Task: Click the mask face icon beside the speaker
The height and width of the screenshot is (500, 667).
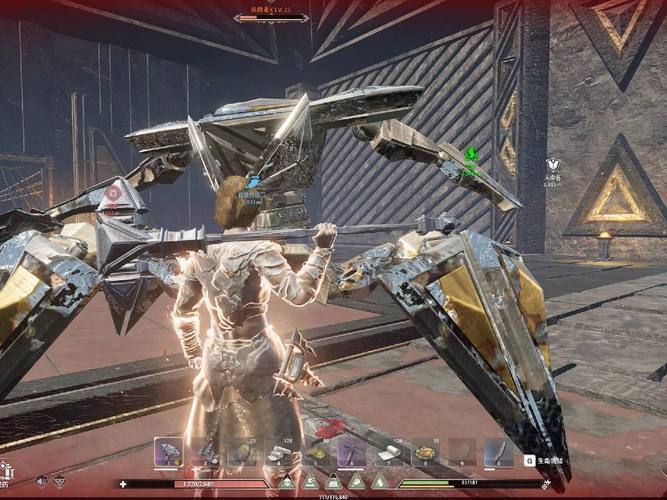Action: tap(59, 481)
